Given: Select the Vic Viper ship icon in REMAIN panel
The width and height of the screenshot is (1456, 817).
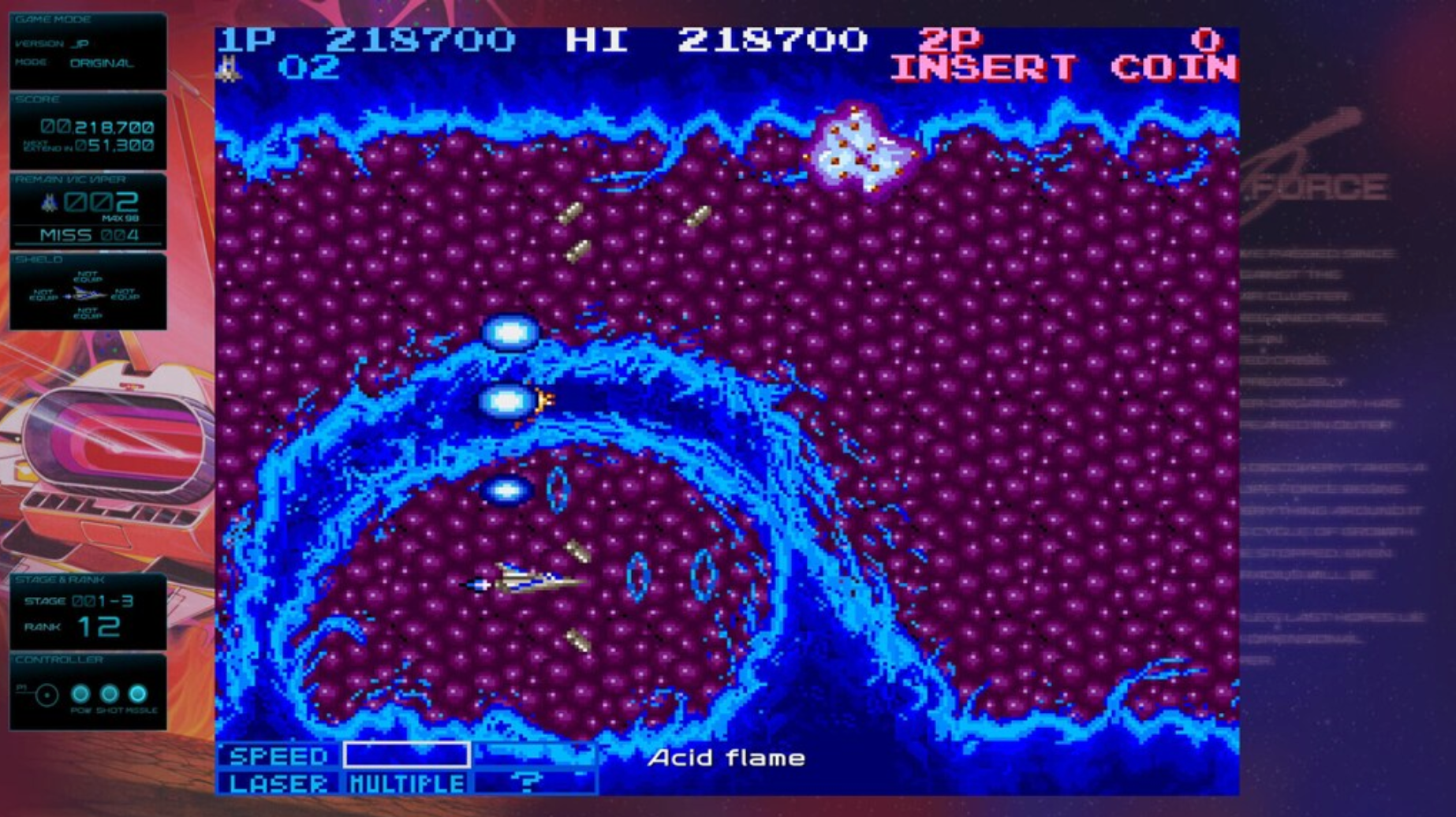Looking at the screenshot, I should pyautogui.click(x=49, y=203).
